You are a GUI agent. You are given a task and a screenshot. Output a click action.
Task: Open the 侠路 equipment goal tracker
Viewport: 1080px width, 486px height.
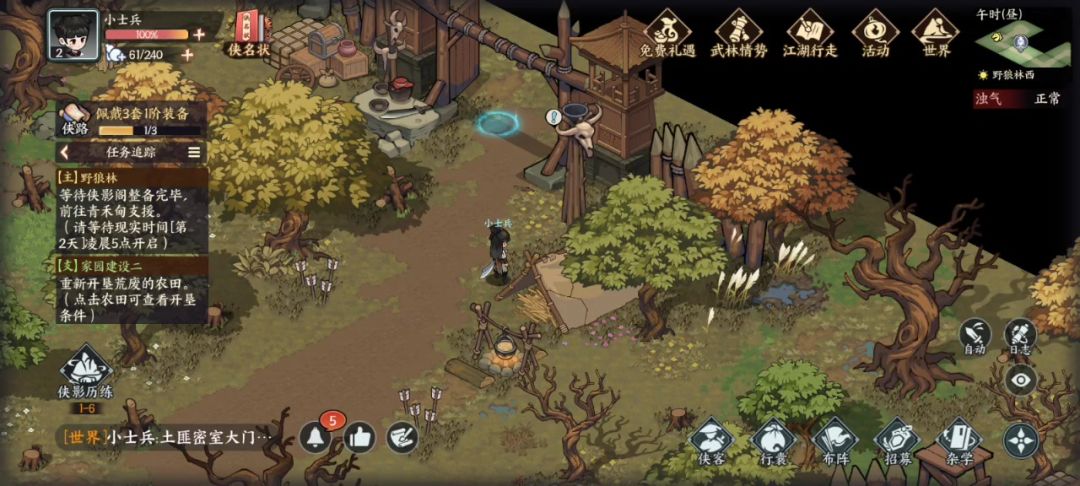pos(130,119)
